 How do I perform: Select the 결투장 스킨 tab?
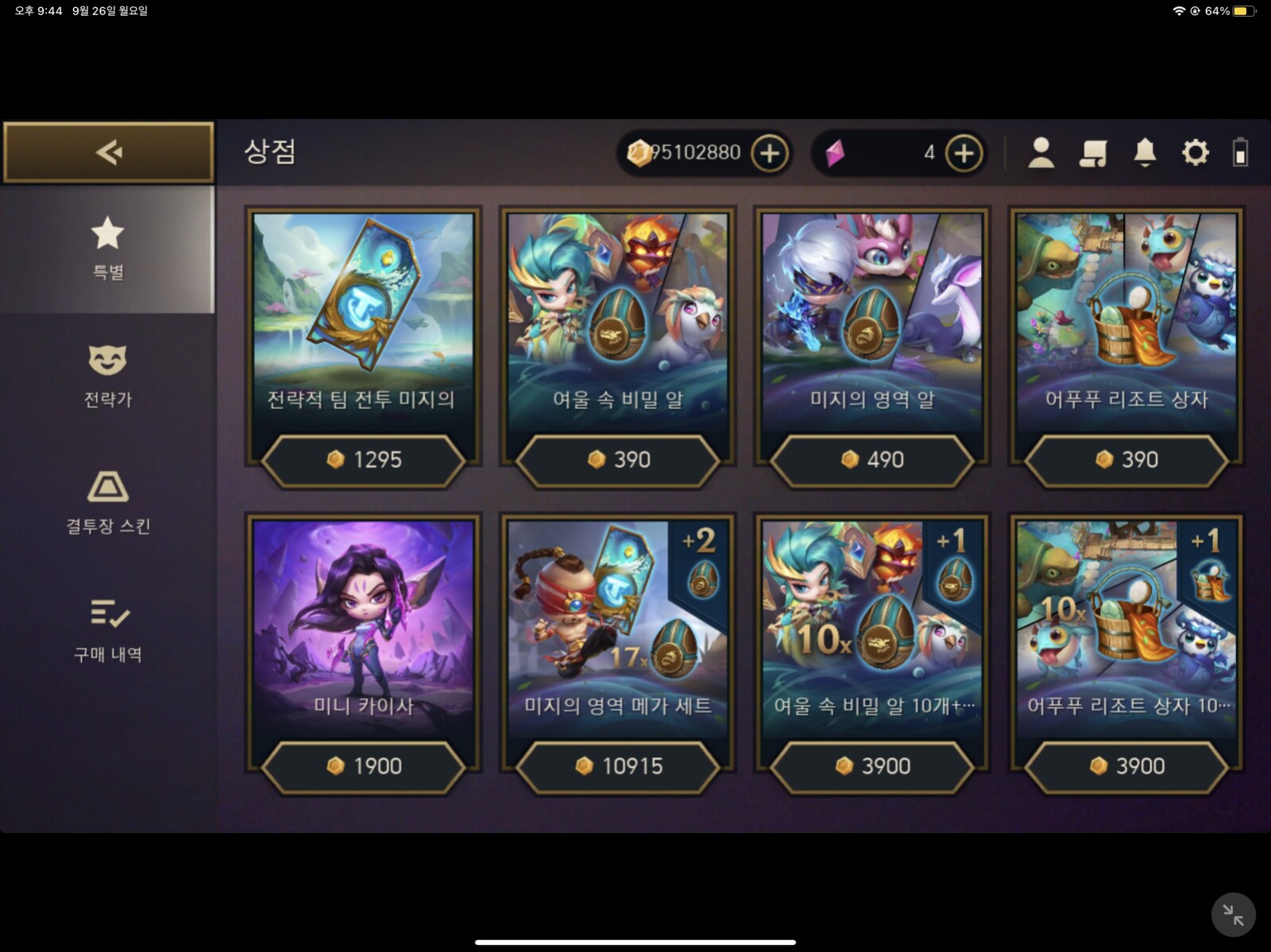[108, 503]
